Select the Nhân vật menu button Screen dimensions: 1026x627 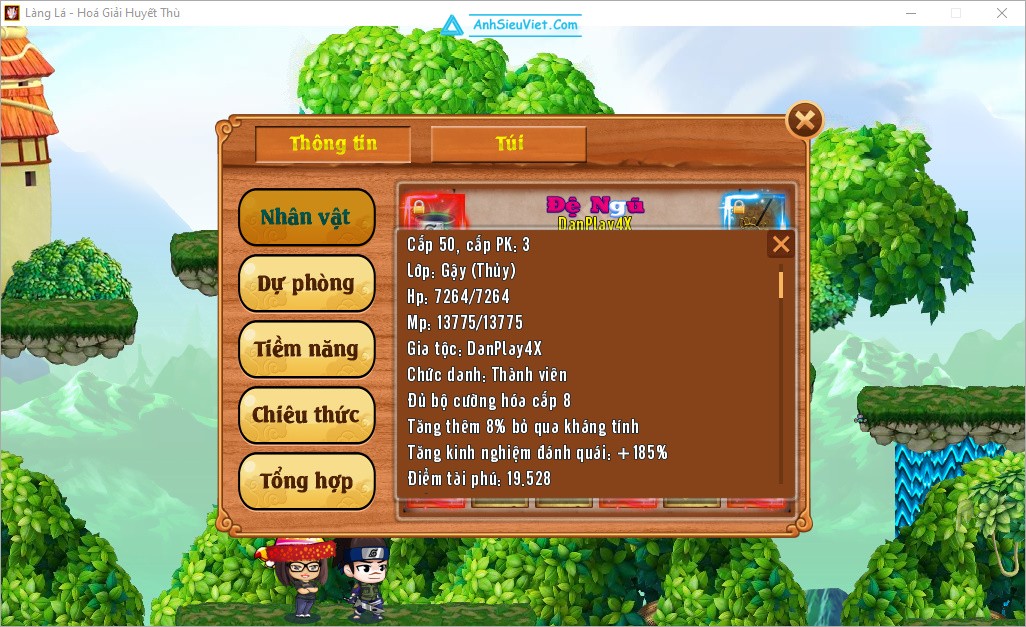pos(306,217)
